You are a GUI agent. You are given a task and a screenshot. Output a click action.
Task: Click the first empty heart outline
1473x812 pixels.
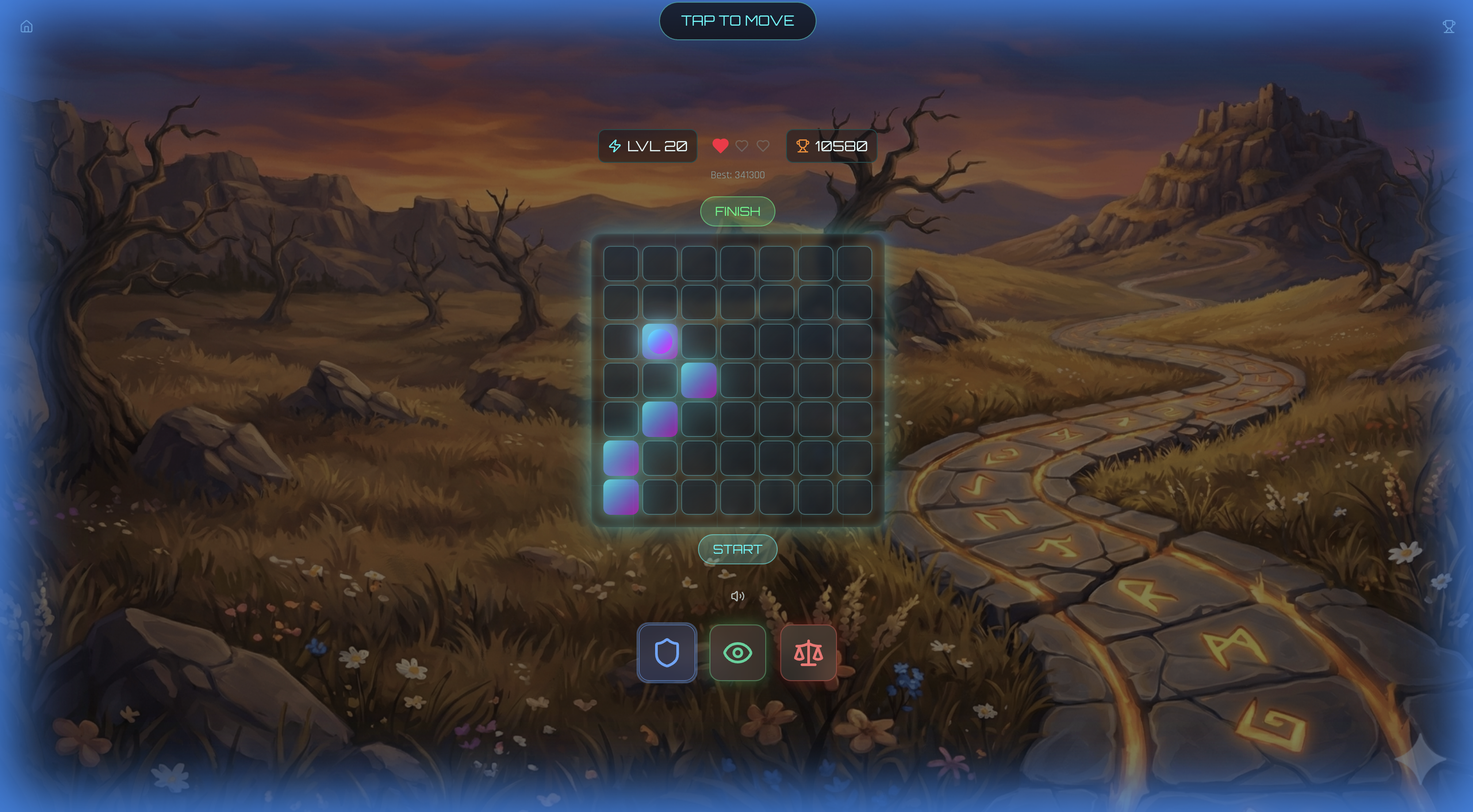point(741,146)
